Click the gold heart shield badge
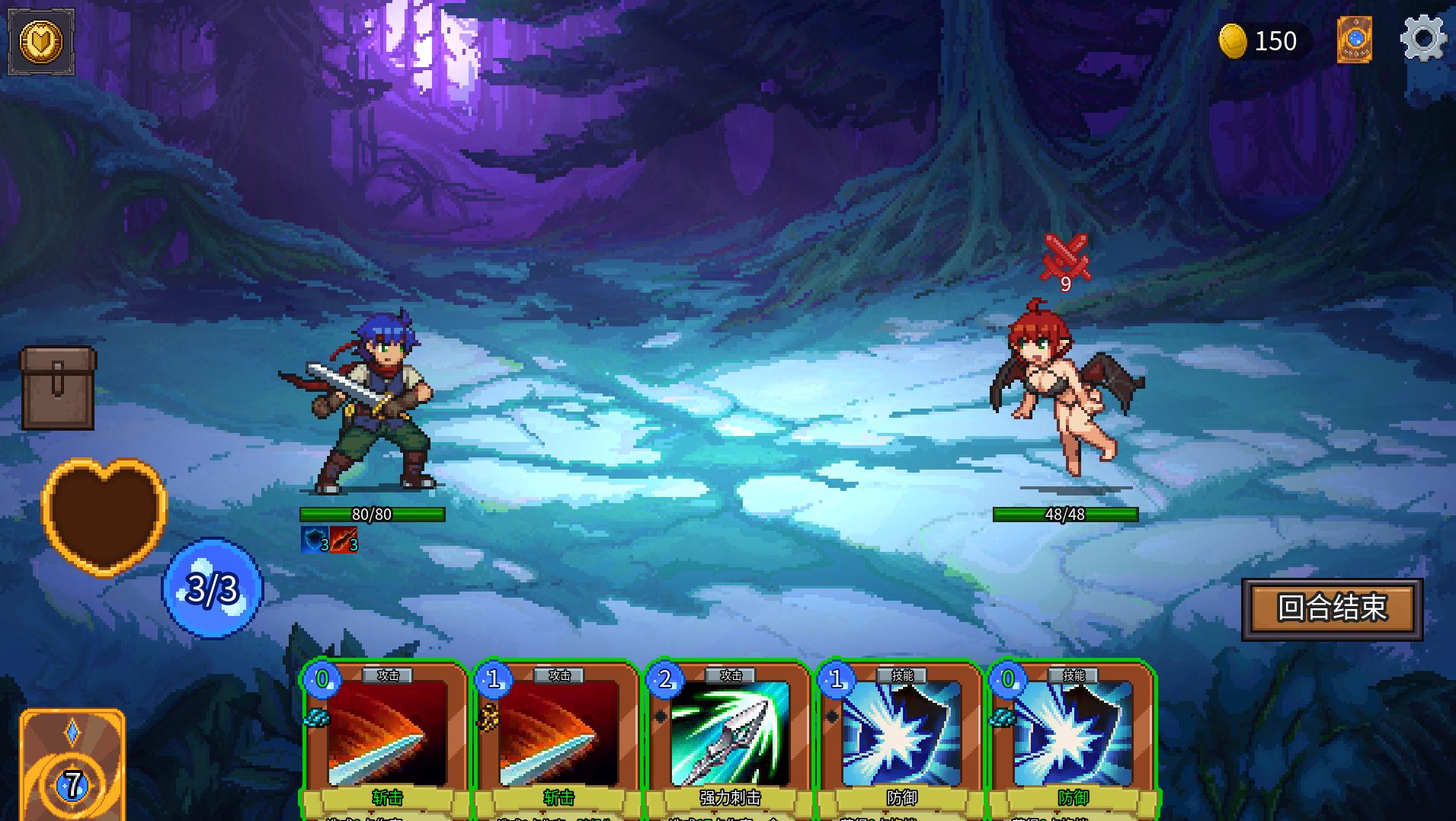The width and height of the screenshot is (1456, 821). point(41,42)
